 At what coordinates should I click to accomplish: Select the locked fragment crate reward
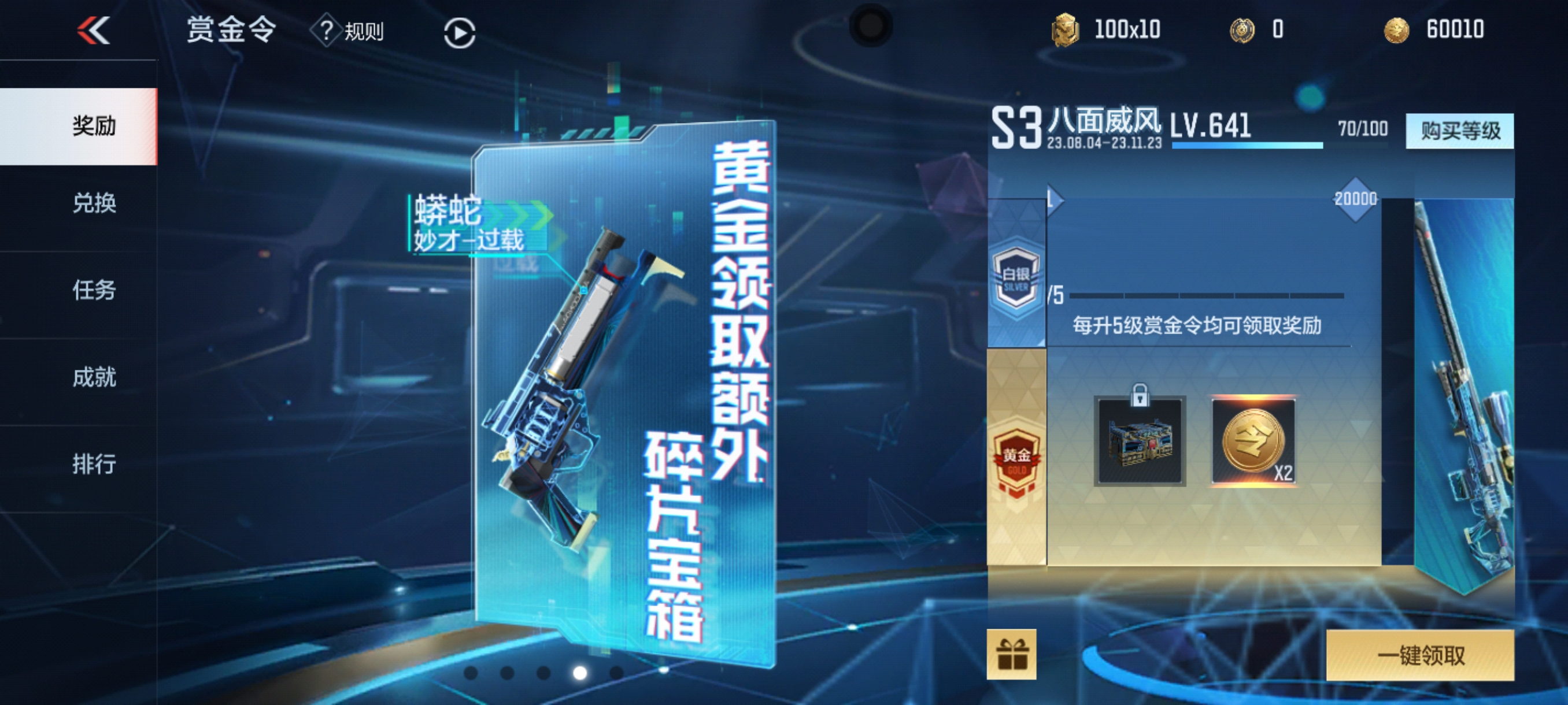point(1140,441)
